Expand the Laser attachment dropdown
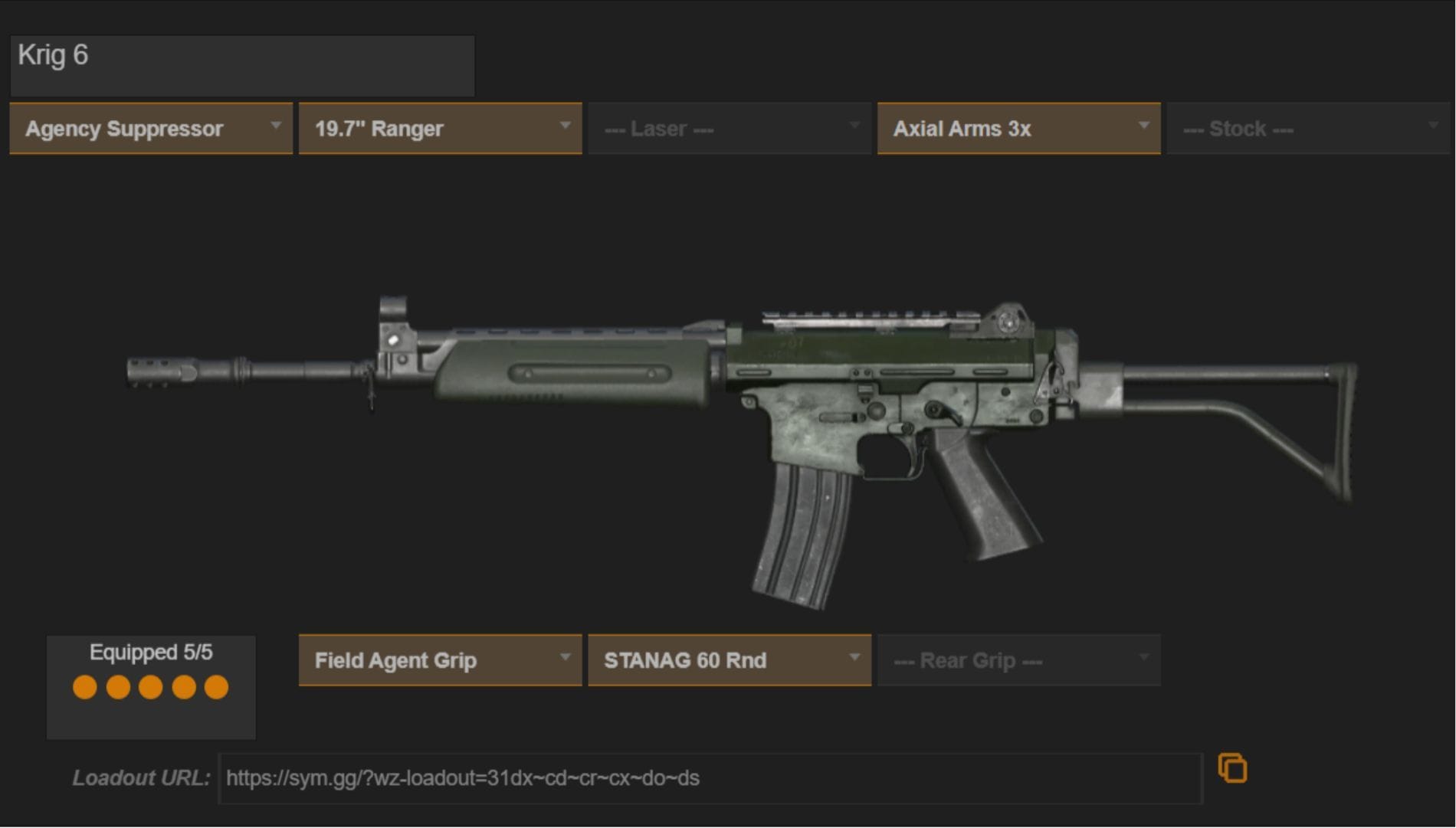This screenshot has height=828, width=1456. pos(728,128)
